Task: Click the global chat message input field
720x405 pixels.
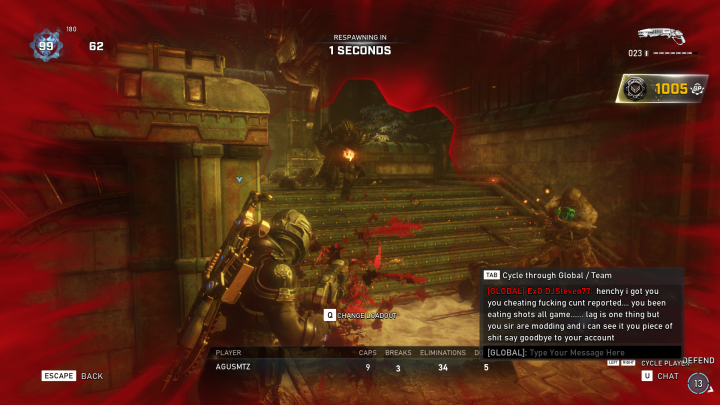Action: pyautogui.click(x=600, y=353)
